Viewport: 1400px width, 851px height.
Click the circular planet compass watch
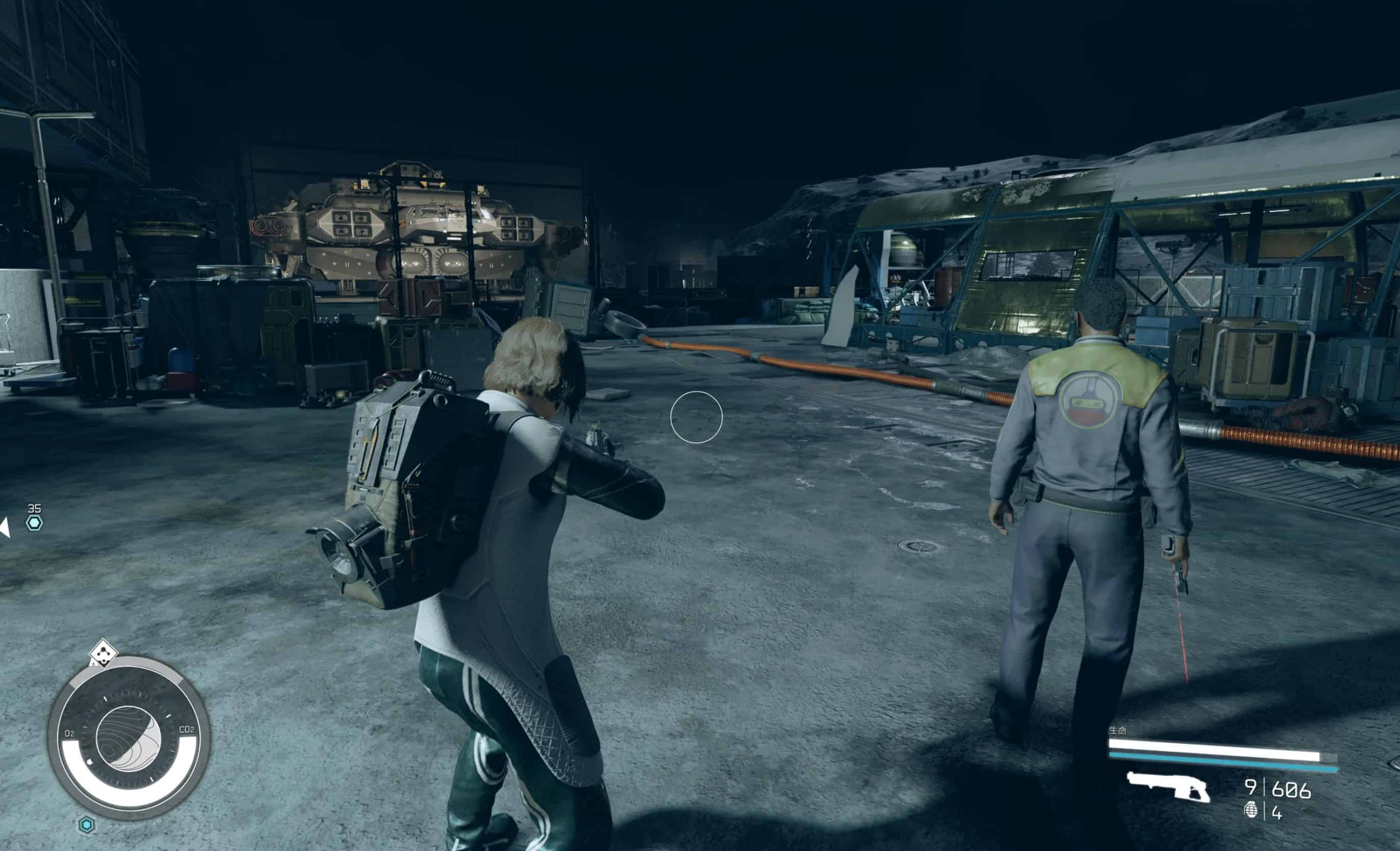click(x=129, y=738)
